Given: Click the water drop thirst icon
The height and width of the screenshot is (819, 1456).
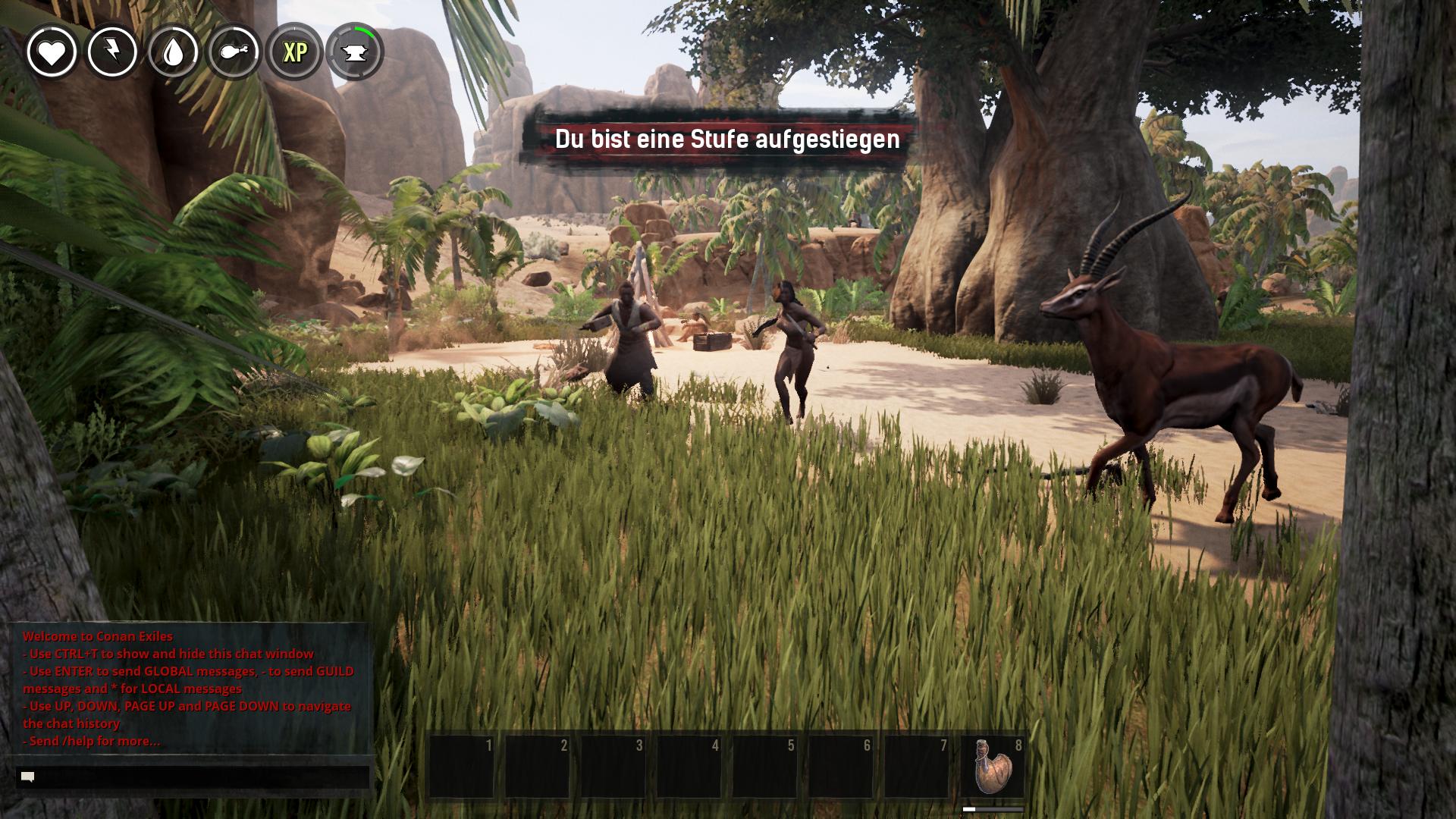Looking at the screenshot, I should pos(174,52).
